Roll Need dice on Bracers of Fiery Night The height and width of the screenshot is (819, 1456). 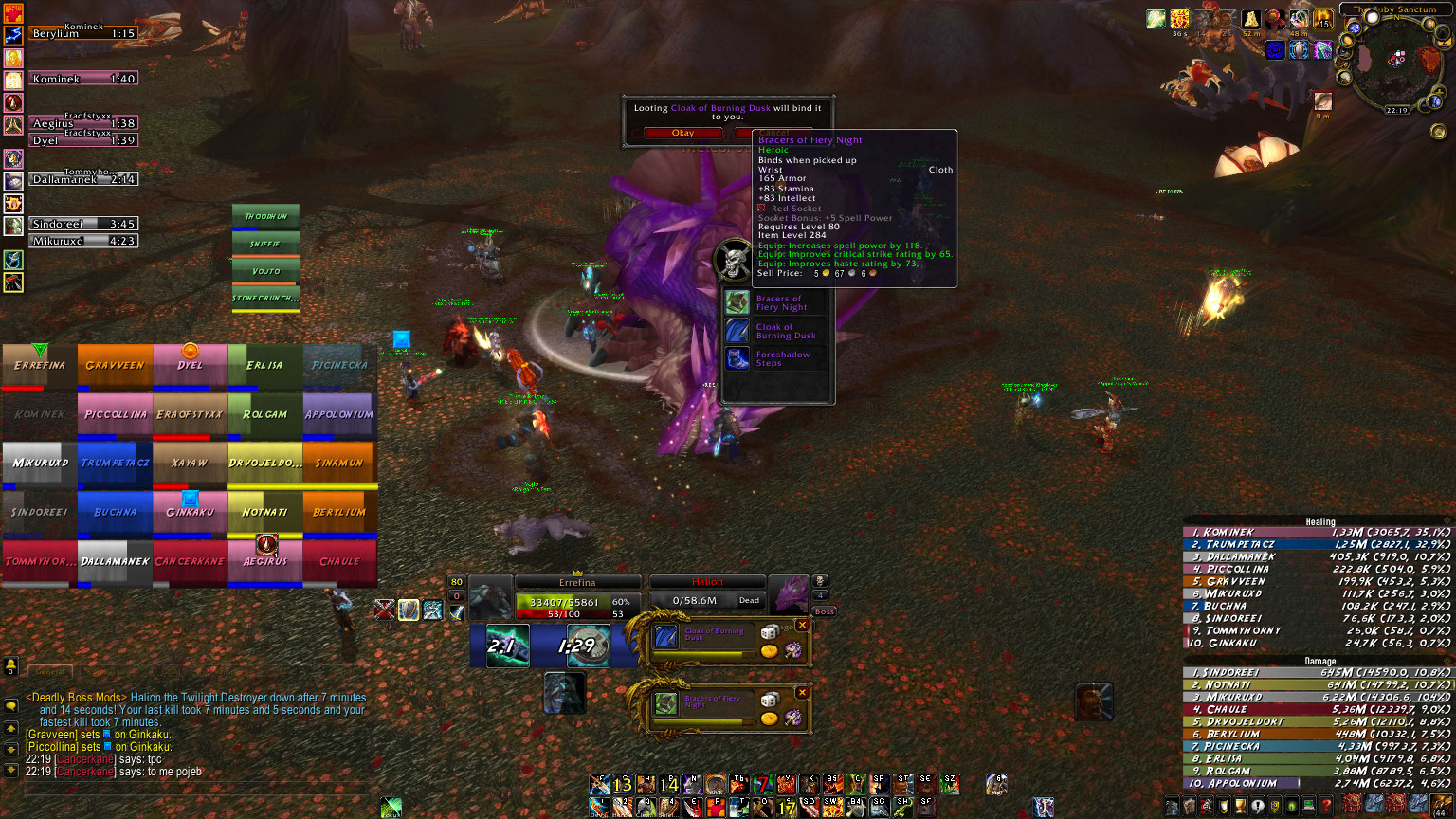(770, 700)
